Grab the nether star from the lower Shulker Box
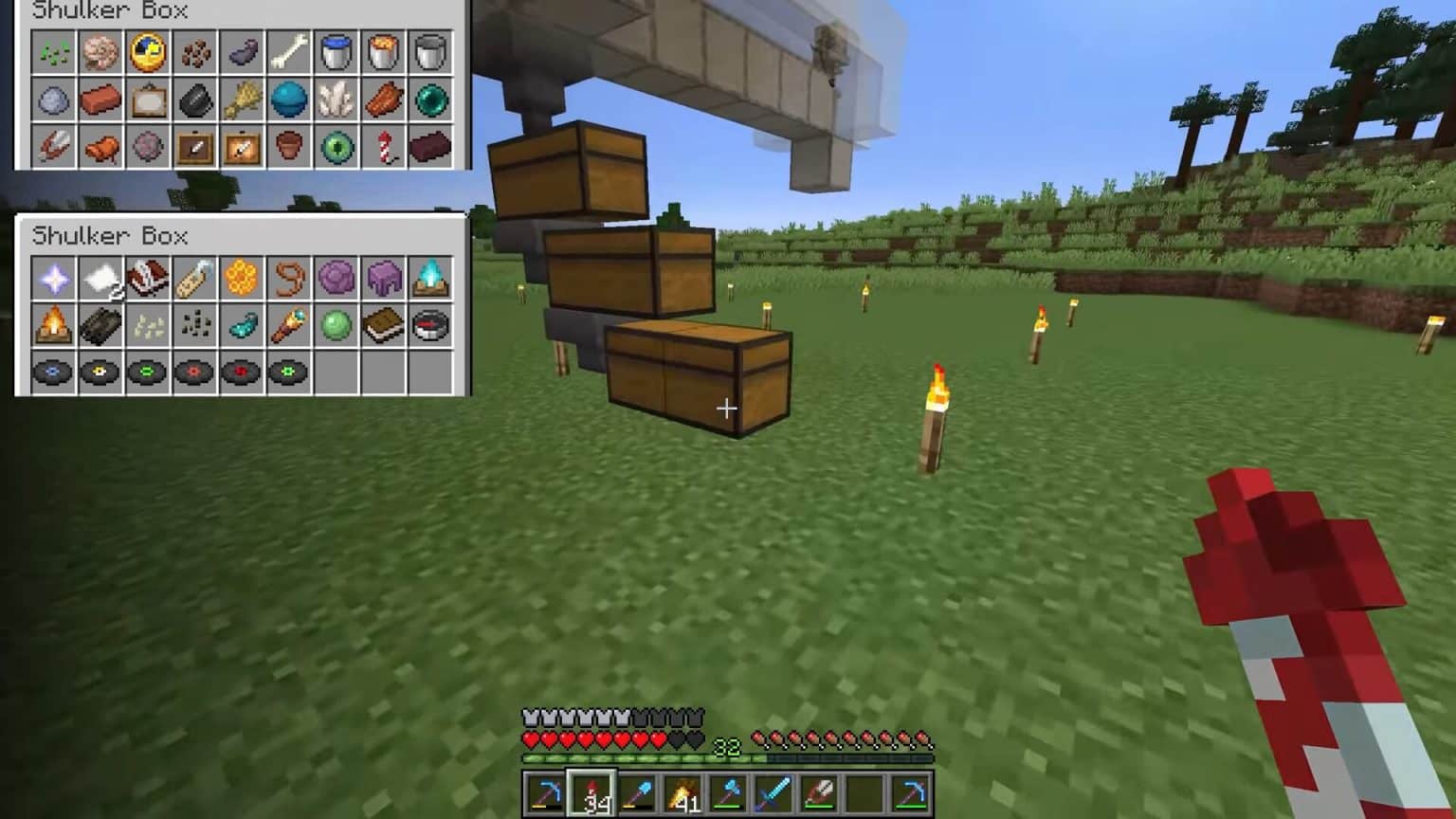The height and width of the screenshot is (819, 1456). tap(53, 278)
